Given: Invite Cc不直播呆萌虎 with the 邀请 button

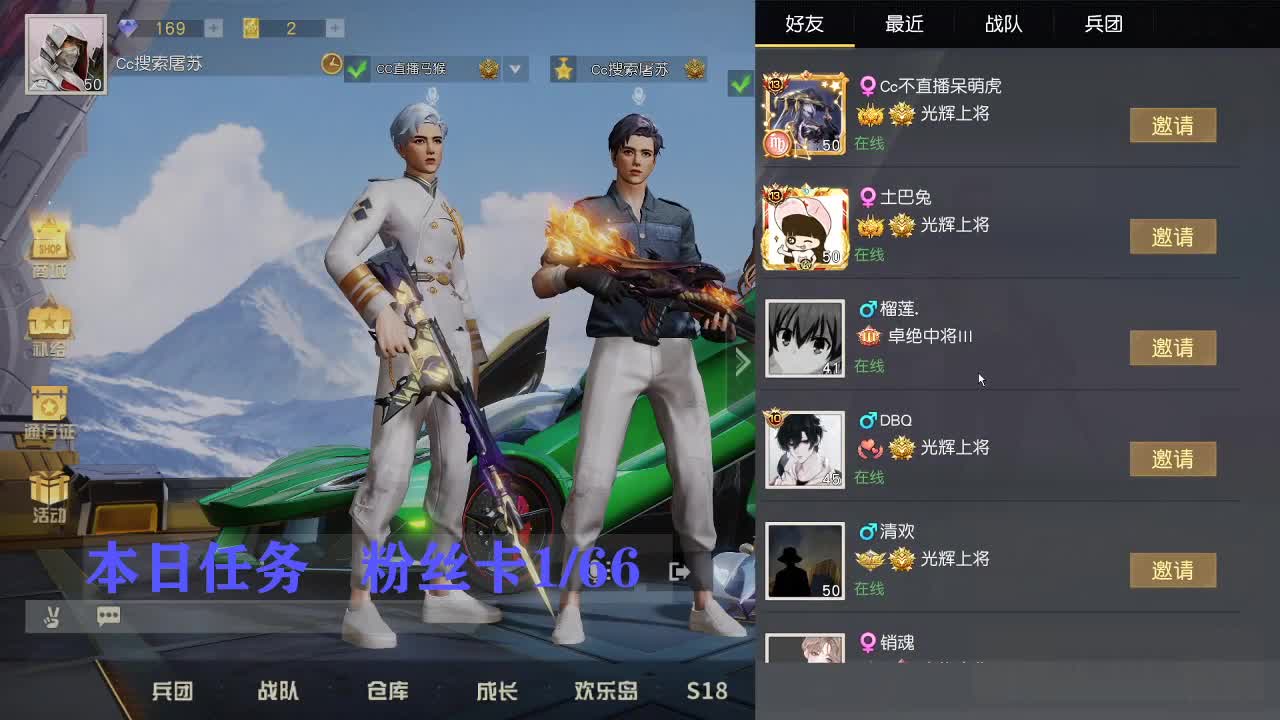Looking at the screenshot, I should point(1173,126).
